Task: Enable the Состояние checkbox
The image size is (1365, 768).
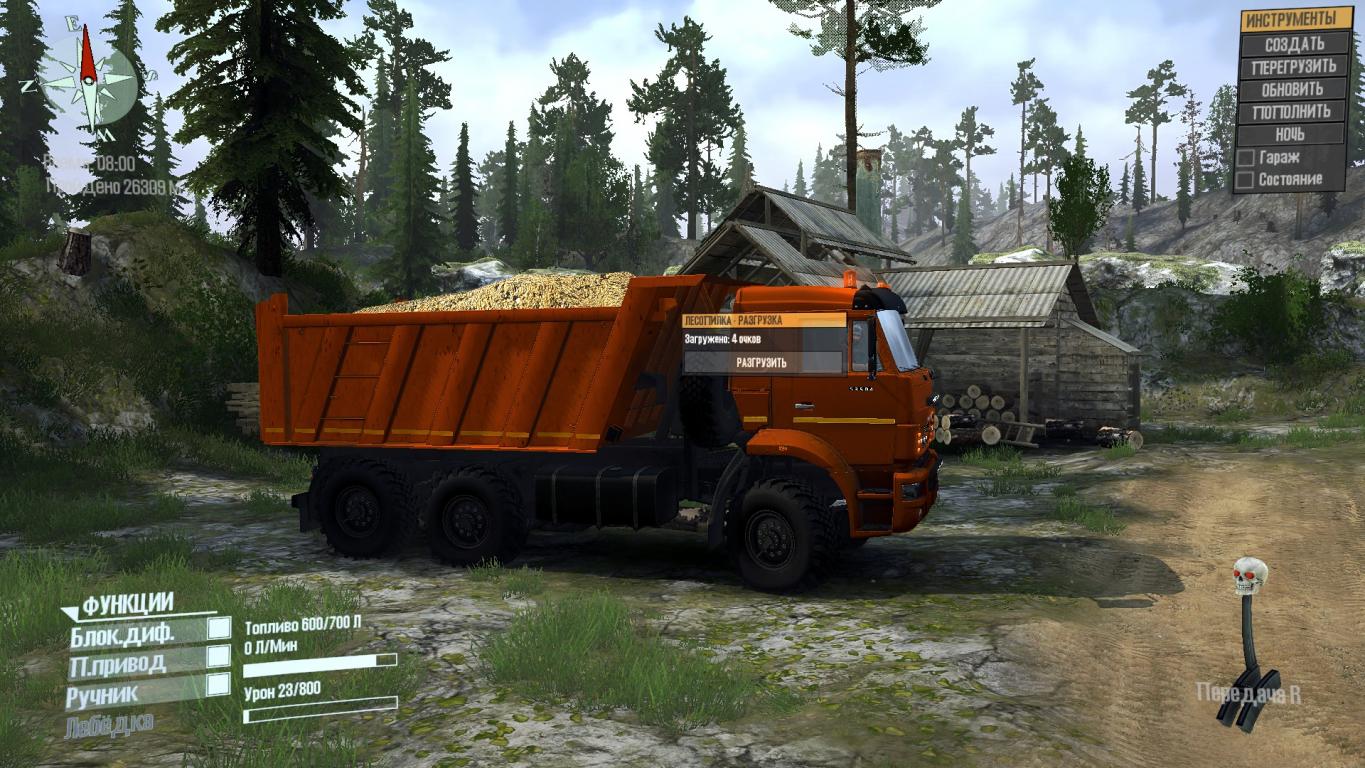Action: point(1246,180)
